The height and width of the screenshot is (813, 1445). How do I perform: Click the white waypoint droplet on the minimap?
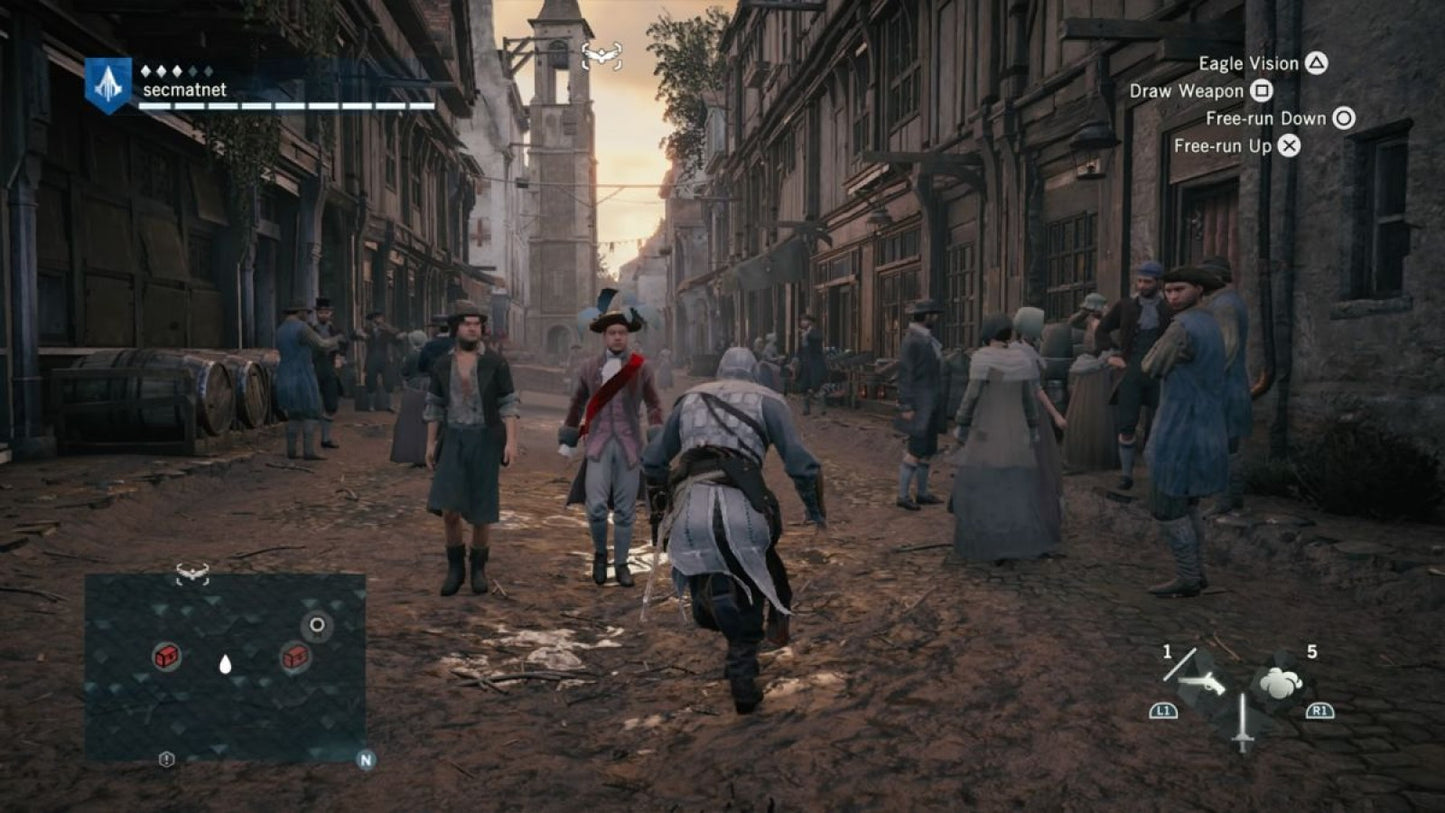click(x=225, y=664)
